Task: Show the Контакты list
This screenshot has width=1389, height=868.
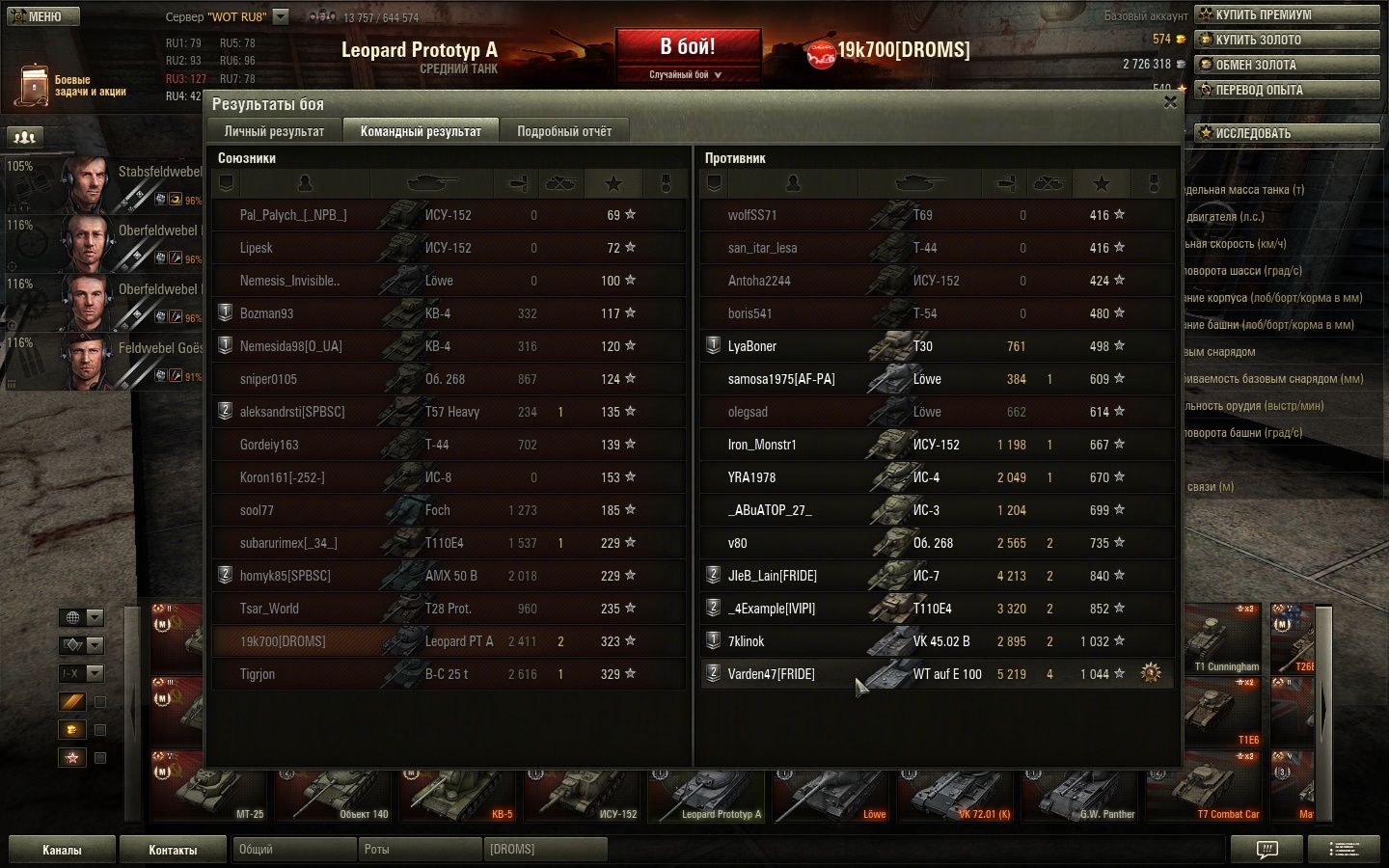Action: [x=173, y=850]
